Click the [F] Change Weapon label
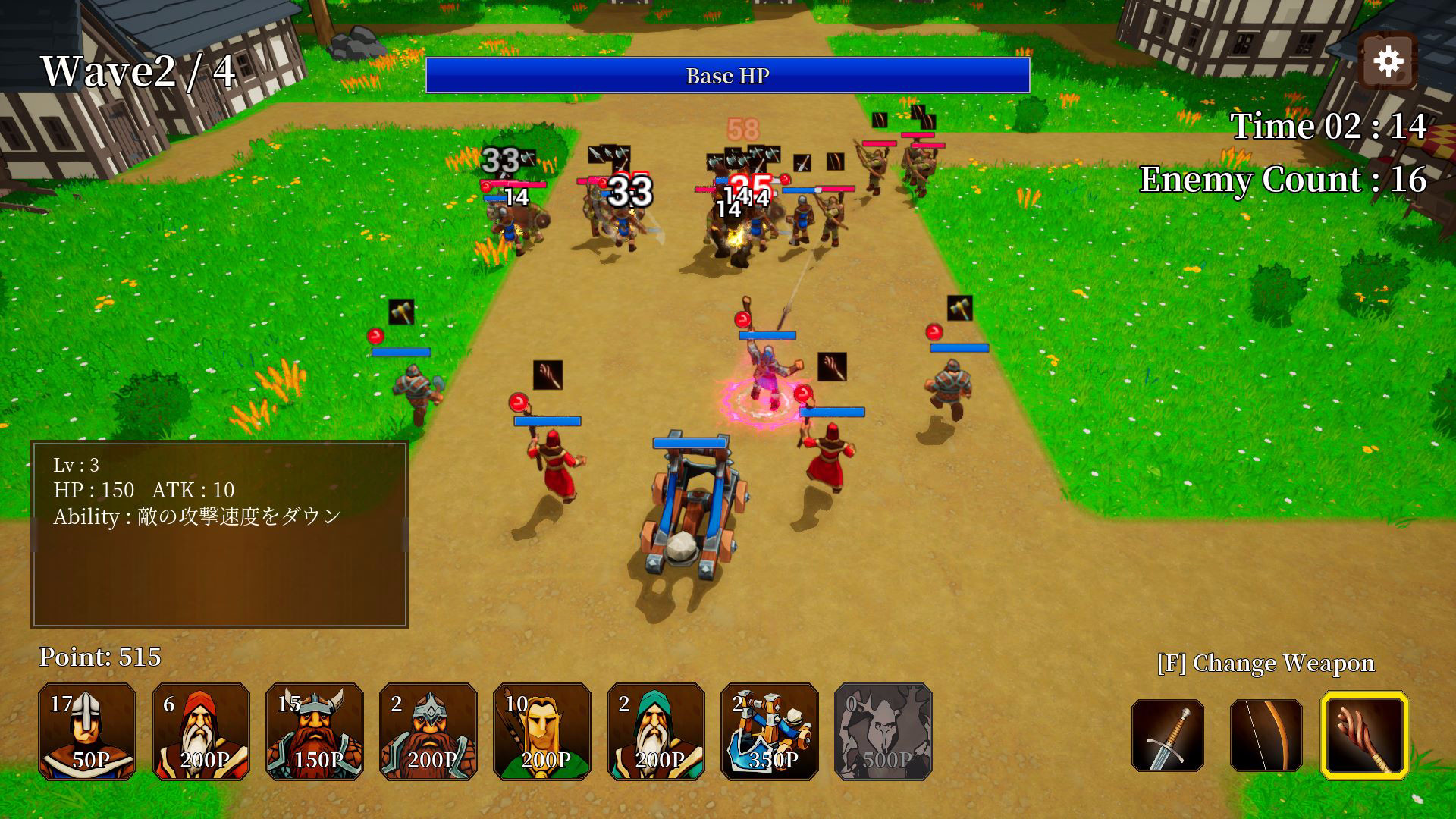The height and width of the screenshot is (819, 1456). (1265, 663)
